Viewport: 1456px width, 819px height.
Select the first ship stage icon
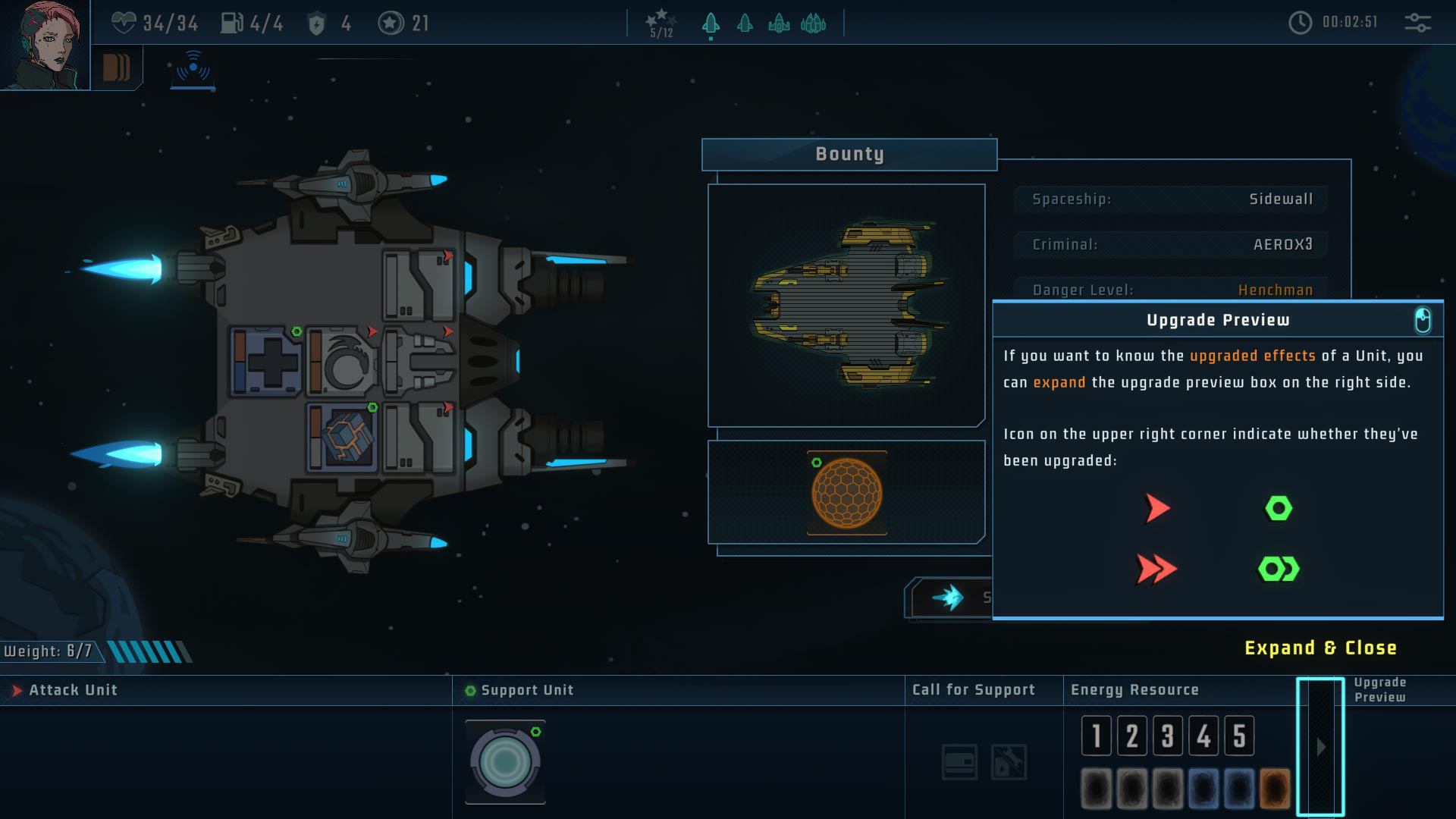click(x=711, y=24)
